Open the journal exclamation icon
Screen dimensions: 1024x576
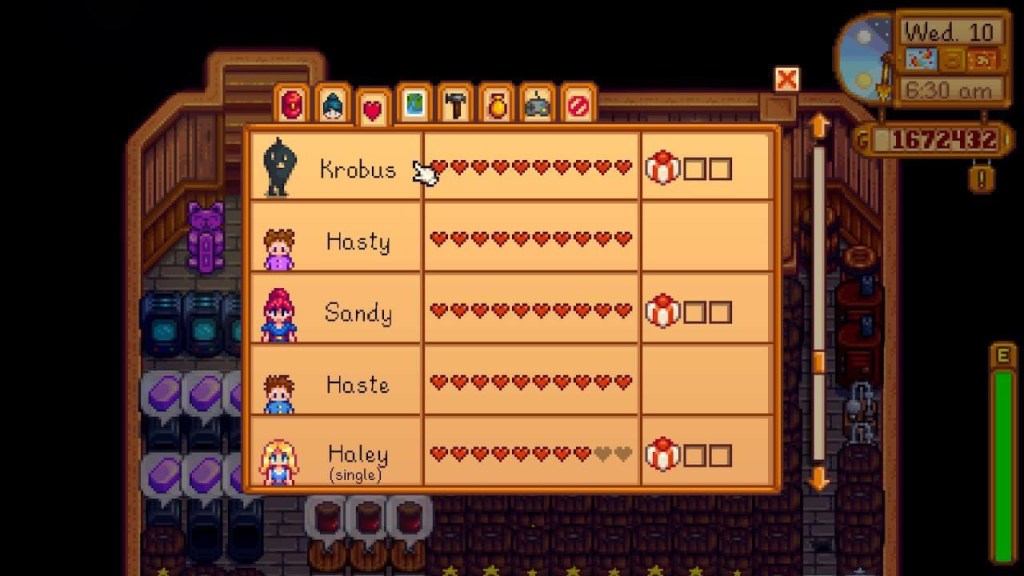(x=984, y=180)
